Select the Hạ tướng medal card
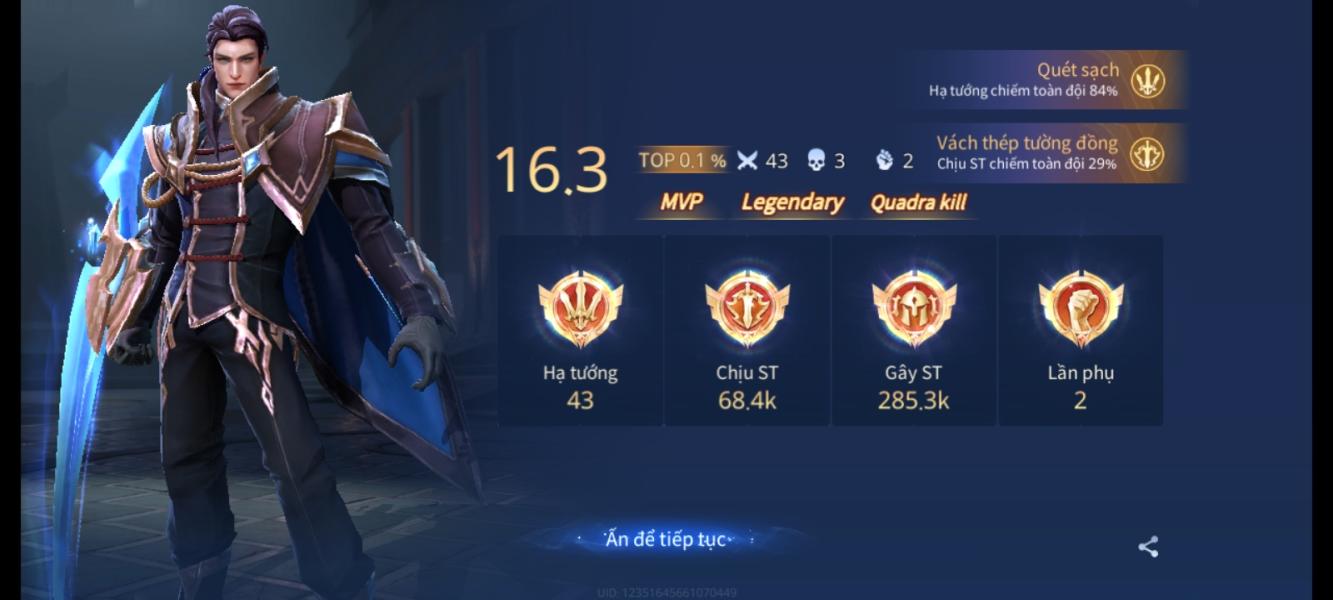This screenshot has width=1333, height=600. [x=580, y=331]
